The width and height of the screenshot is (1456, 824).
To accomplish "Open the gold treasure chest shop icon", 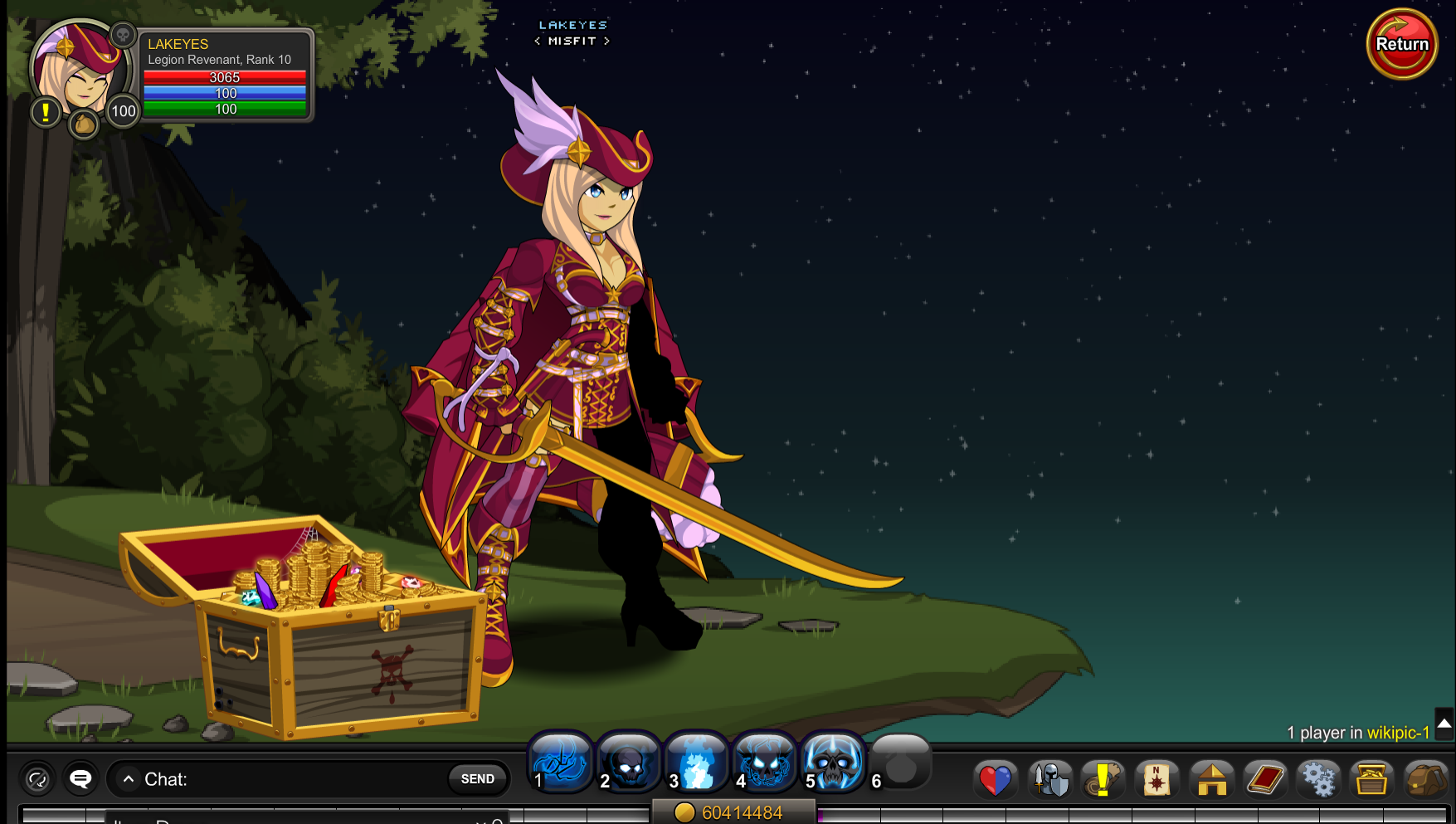I will (1371, 780).
